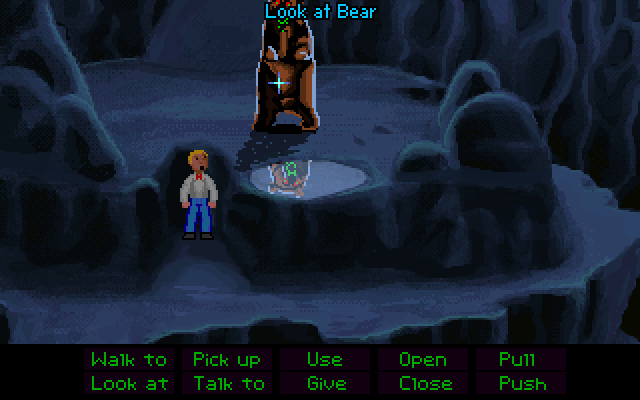This screenshot has width=640, height=400.
Task: Select the Push command
Action: click(x=522, y=383)
